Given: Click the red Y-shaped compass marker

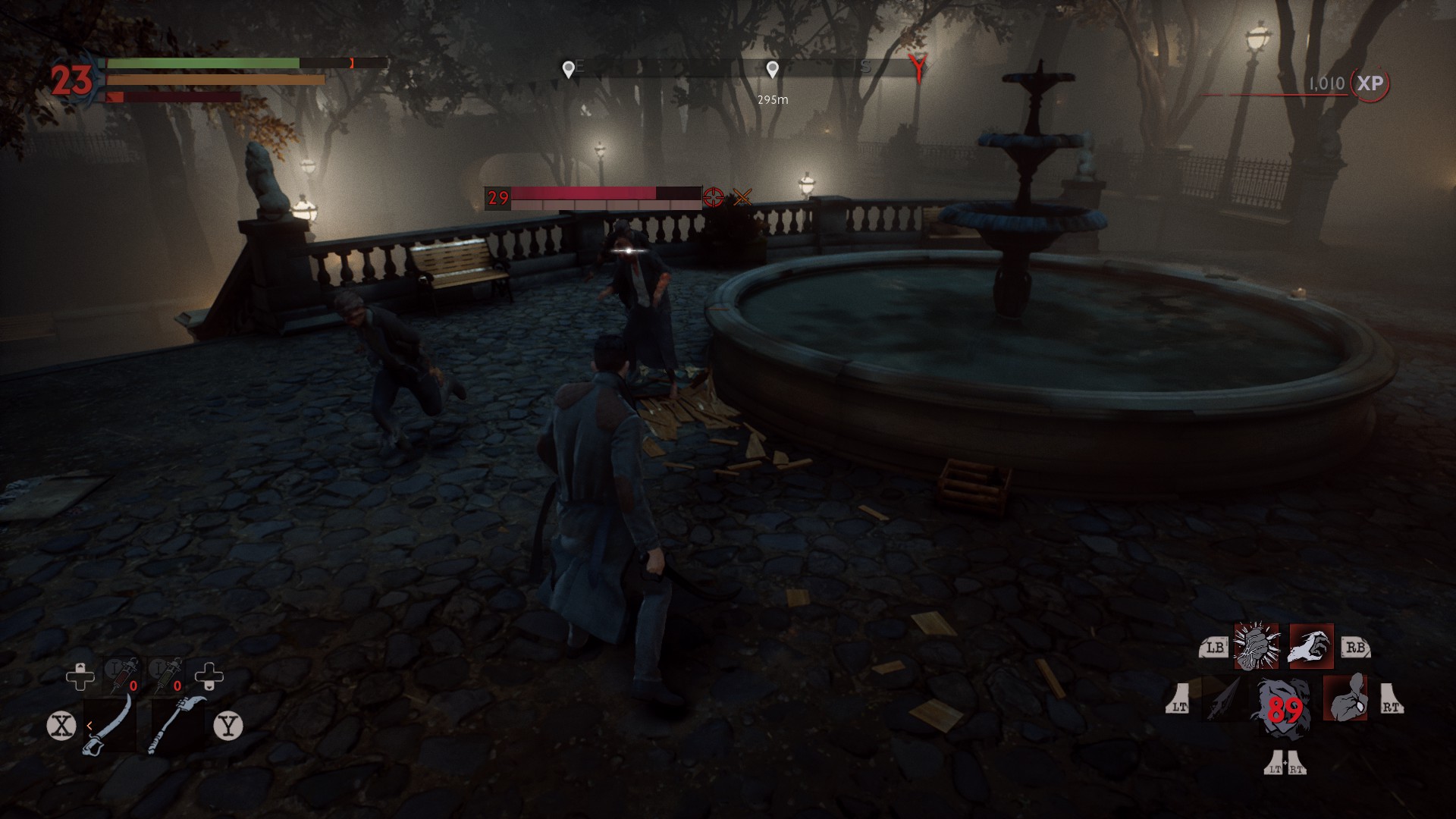Looking at the screenshot, I should click(x=918, y=69).
